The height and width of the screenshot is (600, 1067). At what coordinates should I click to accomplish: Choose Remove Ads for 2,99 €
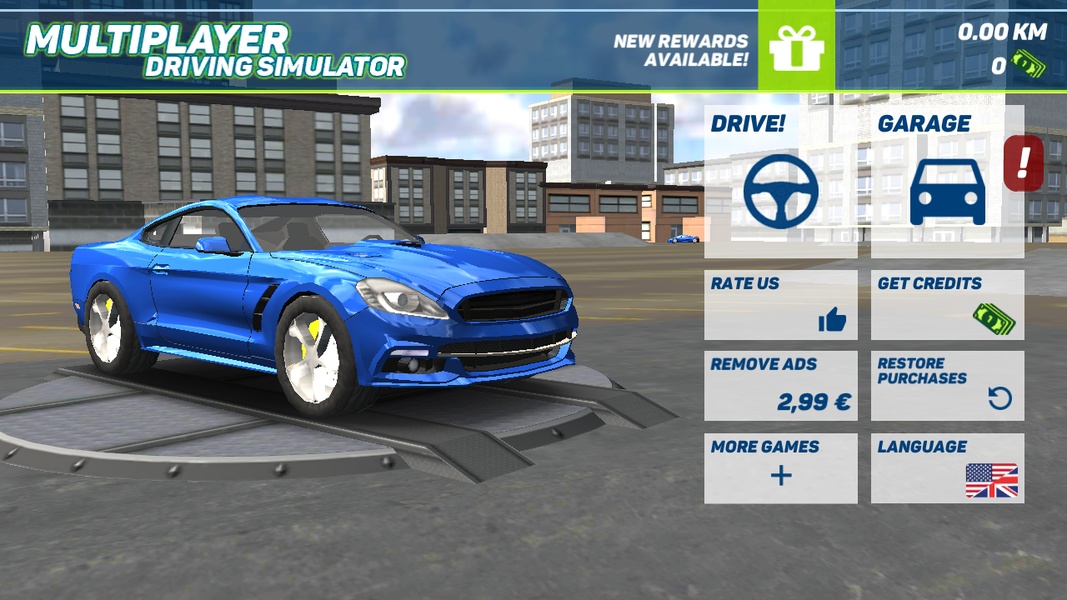point(780,386)
